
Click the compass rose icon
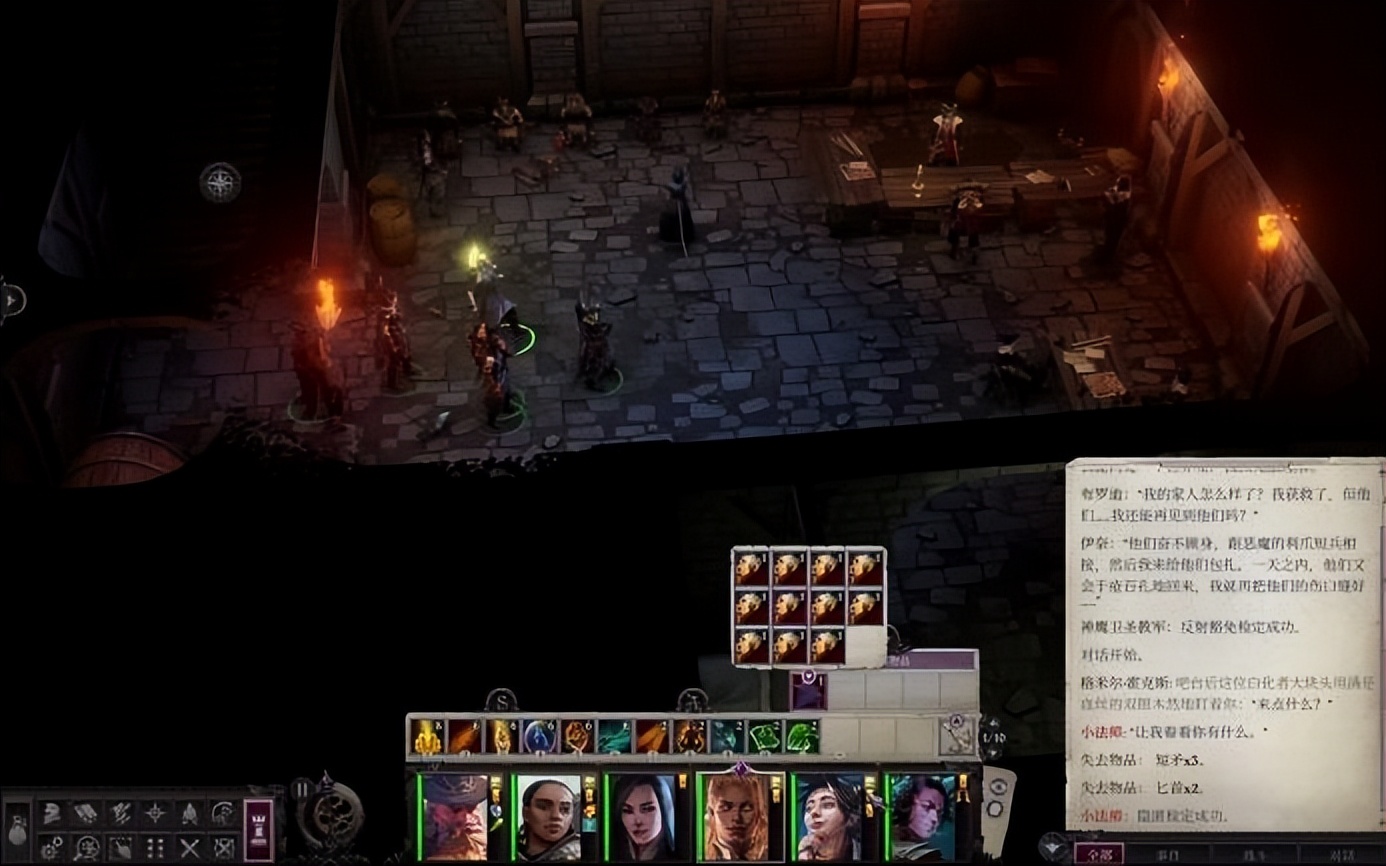(219, 183)
